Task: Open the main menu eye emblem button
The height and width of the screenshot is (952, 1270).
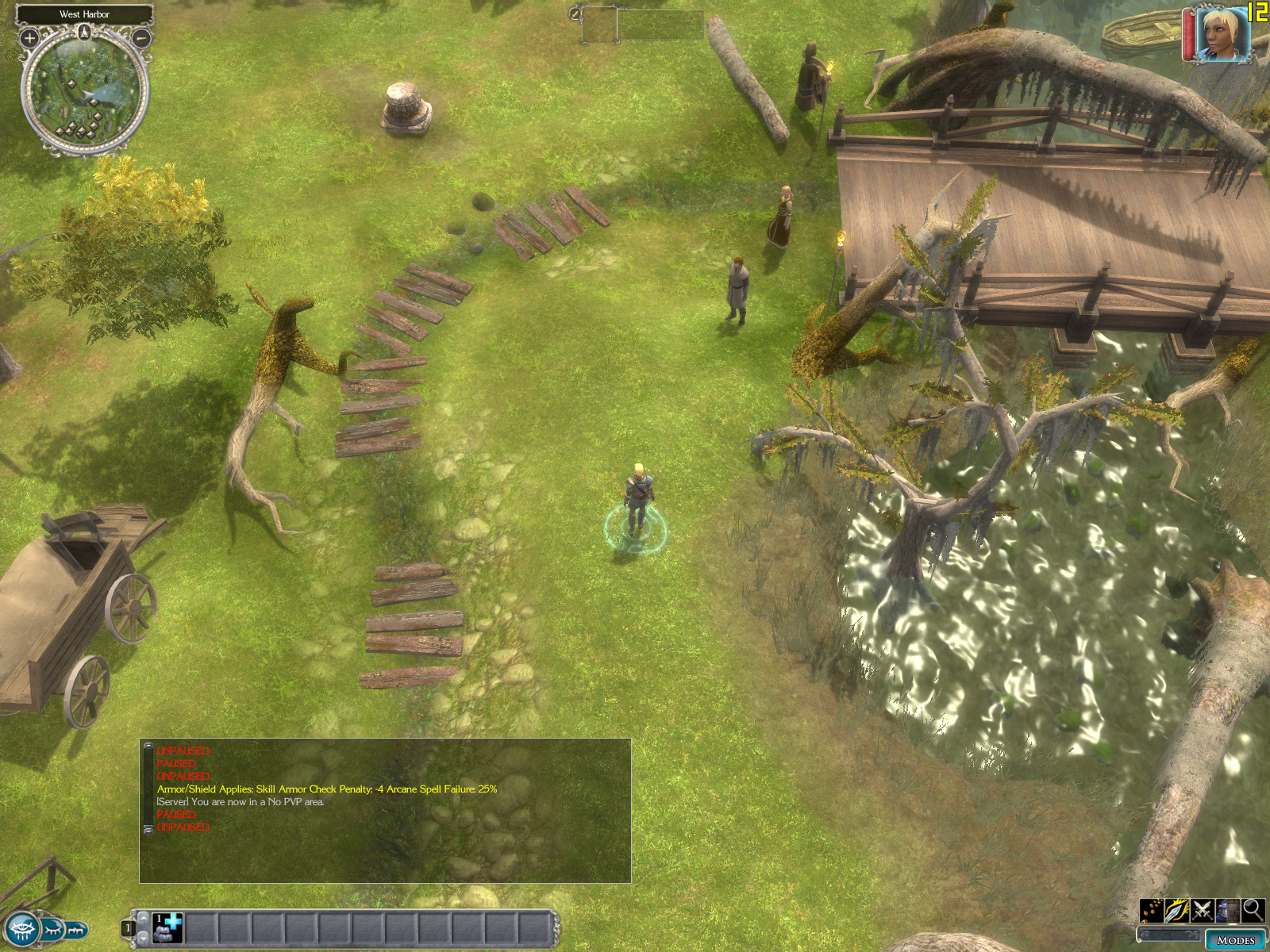Action: pos(21,928)
